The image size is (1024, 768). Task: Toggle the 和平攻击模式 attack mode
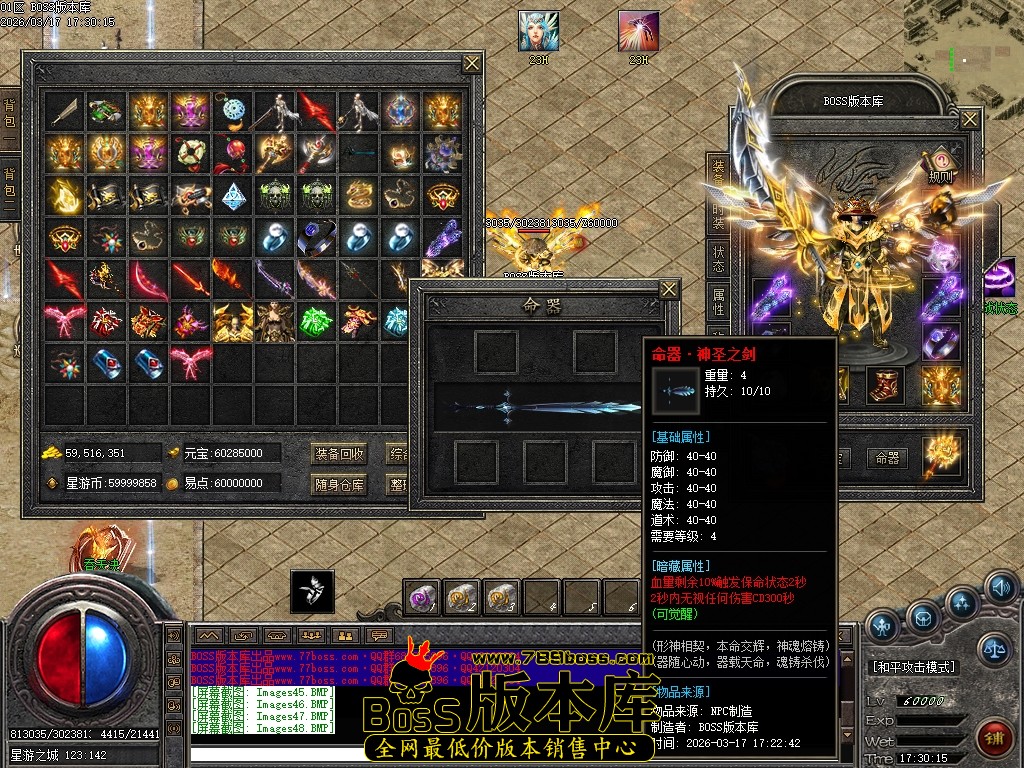(x=913, y=667)
